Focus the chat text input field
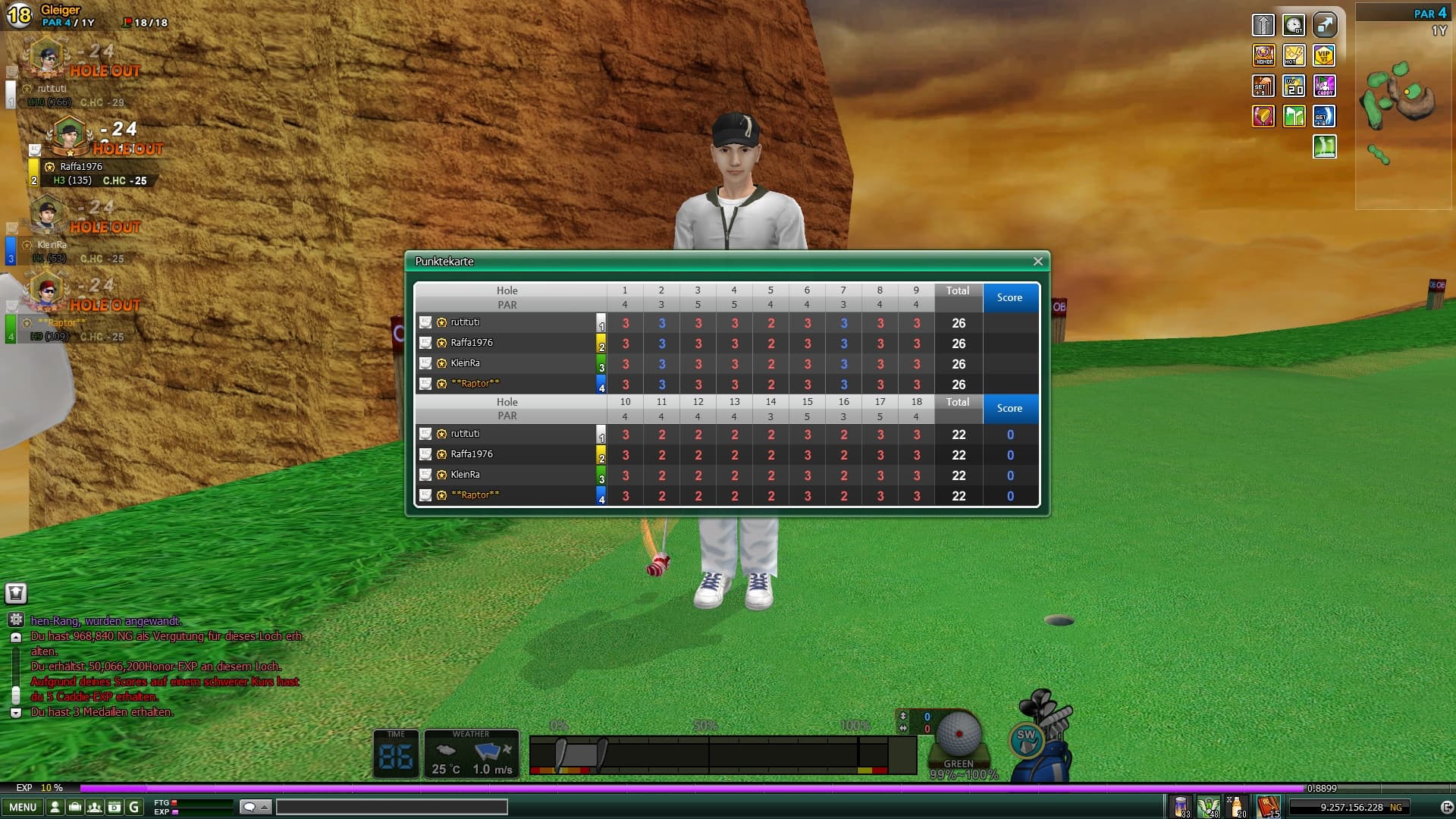 coord(391,807)
